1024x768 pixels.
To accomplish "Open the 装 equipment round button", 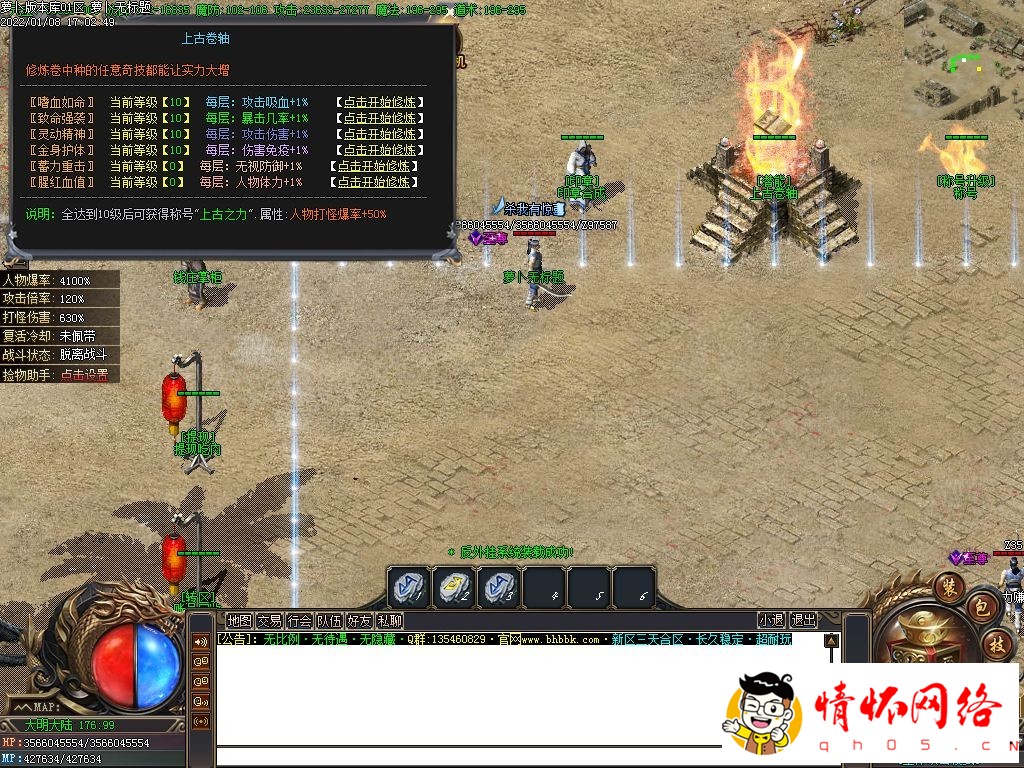I will [948, 585].
